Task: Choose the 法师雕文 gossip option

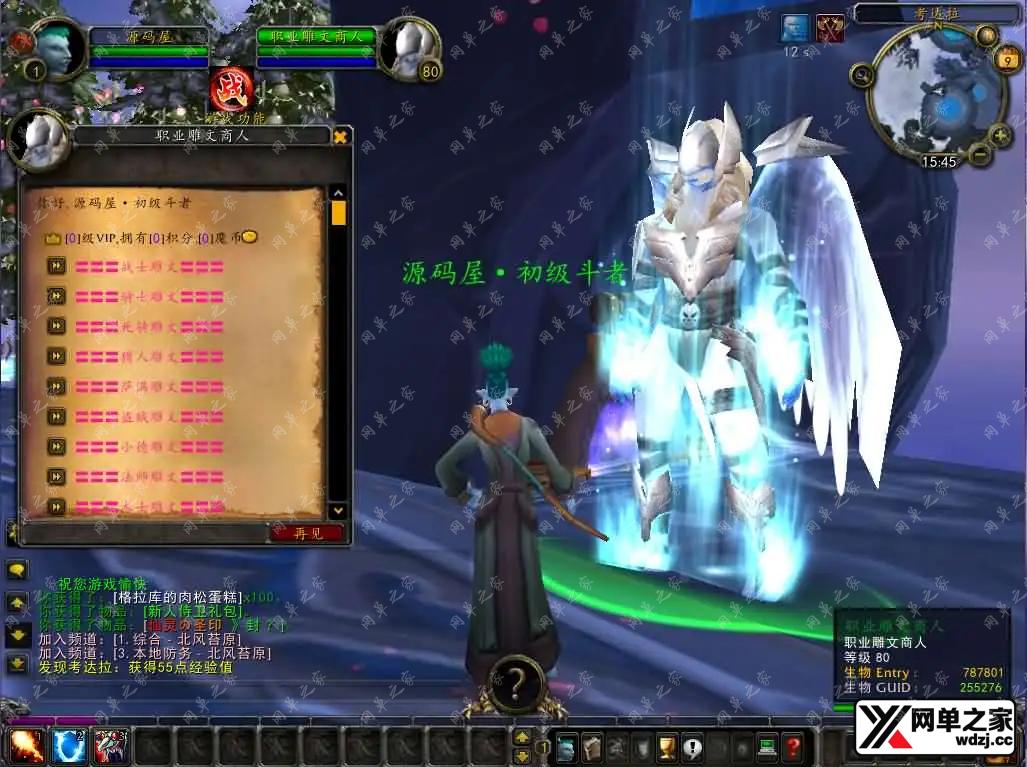Action: (x=149, y=476)
